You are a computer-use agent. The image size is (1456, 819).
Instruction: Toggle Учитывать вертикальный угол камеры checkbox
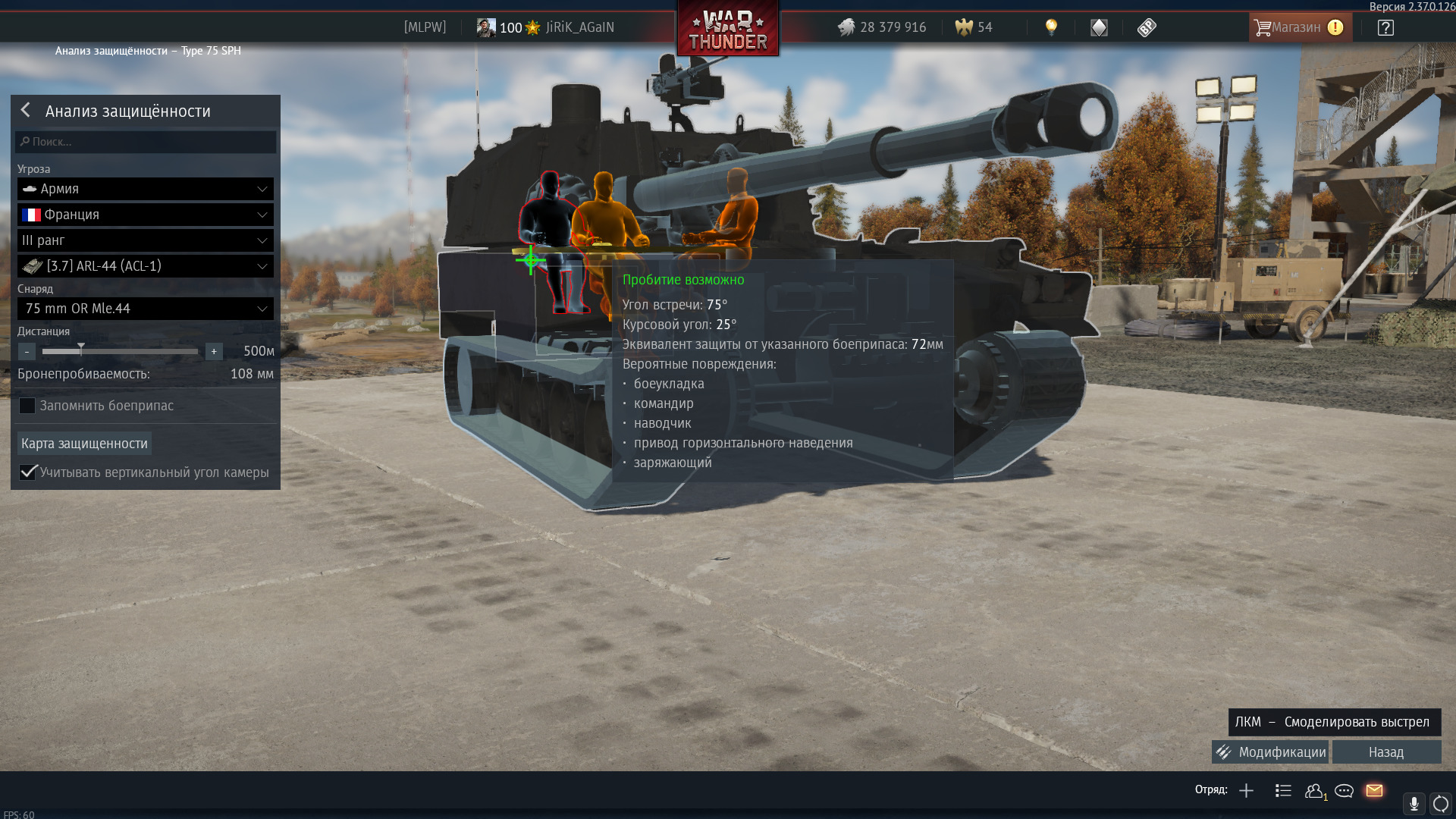click(28, 472)
